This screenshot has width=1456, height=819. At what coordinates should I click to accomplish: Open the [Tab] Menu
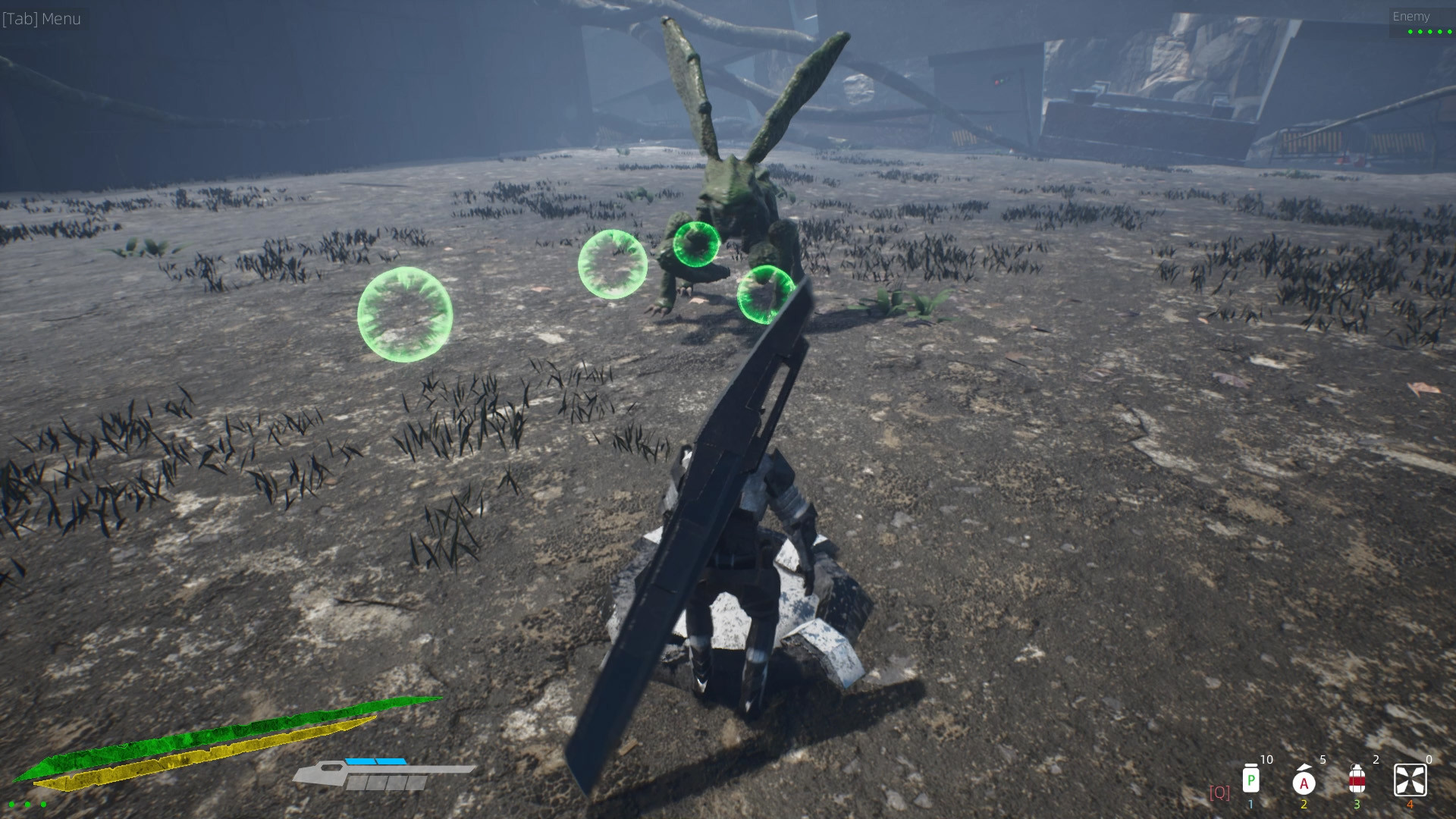coord(42,18)
